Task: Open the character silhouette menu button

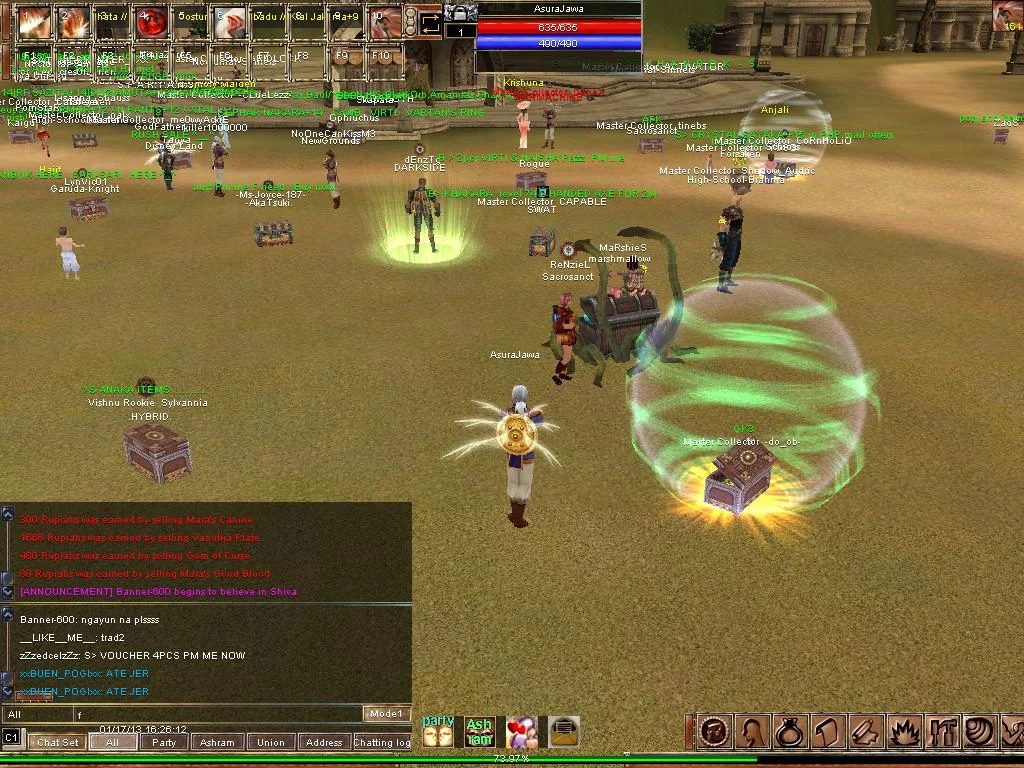Action: point(751,732)
